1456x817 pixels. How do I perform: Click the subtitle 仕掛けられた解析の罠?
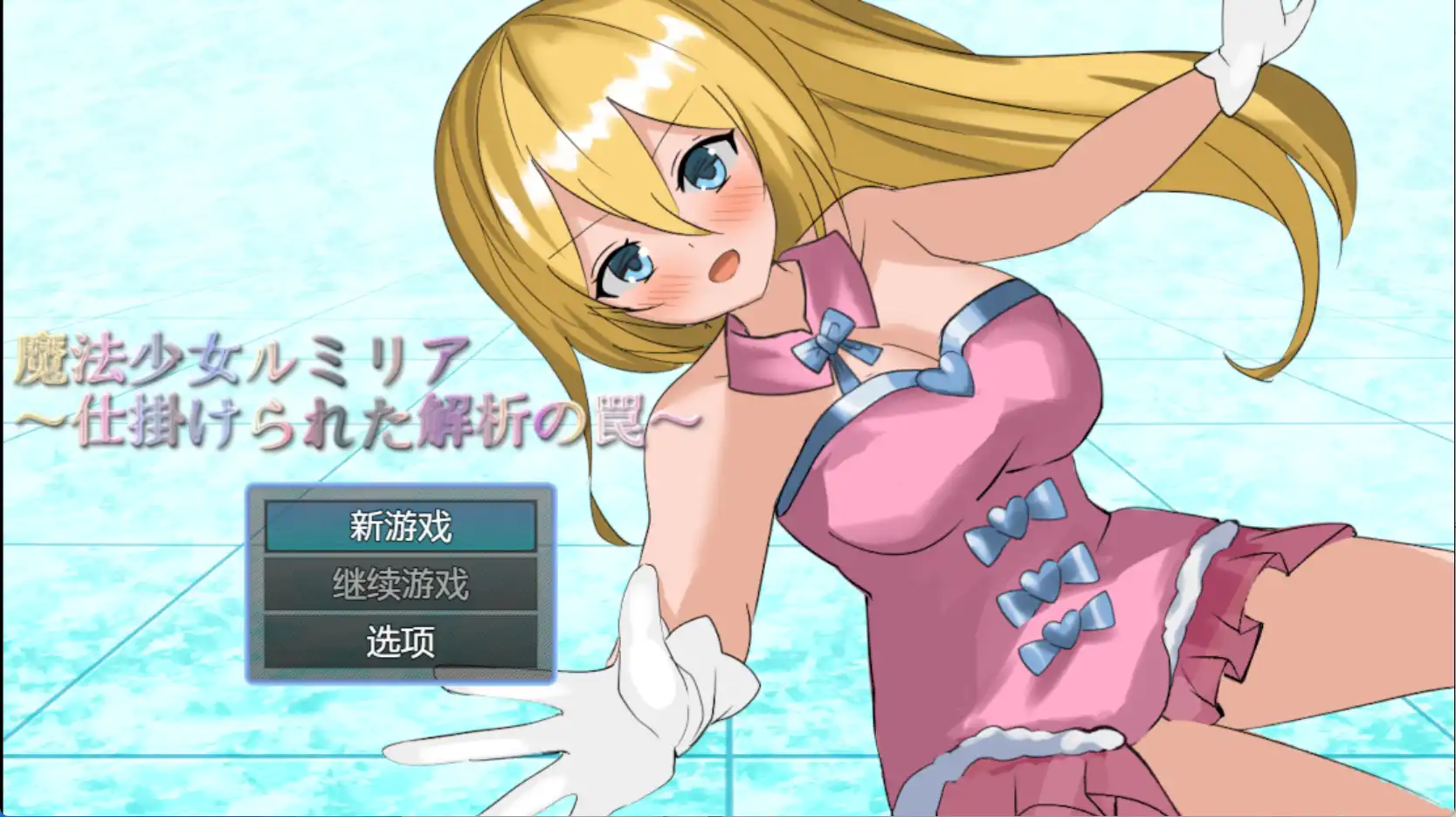(x=349, y=422)
